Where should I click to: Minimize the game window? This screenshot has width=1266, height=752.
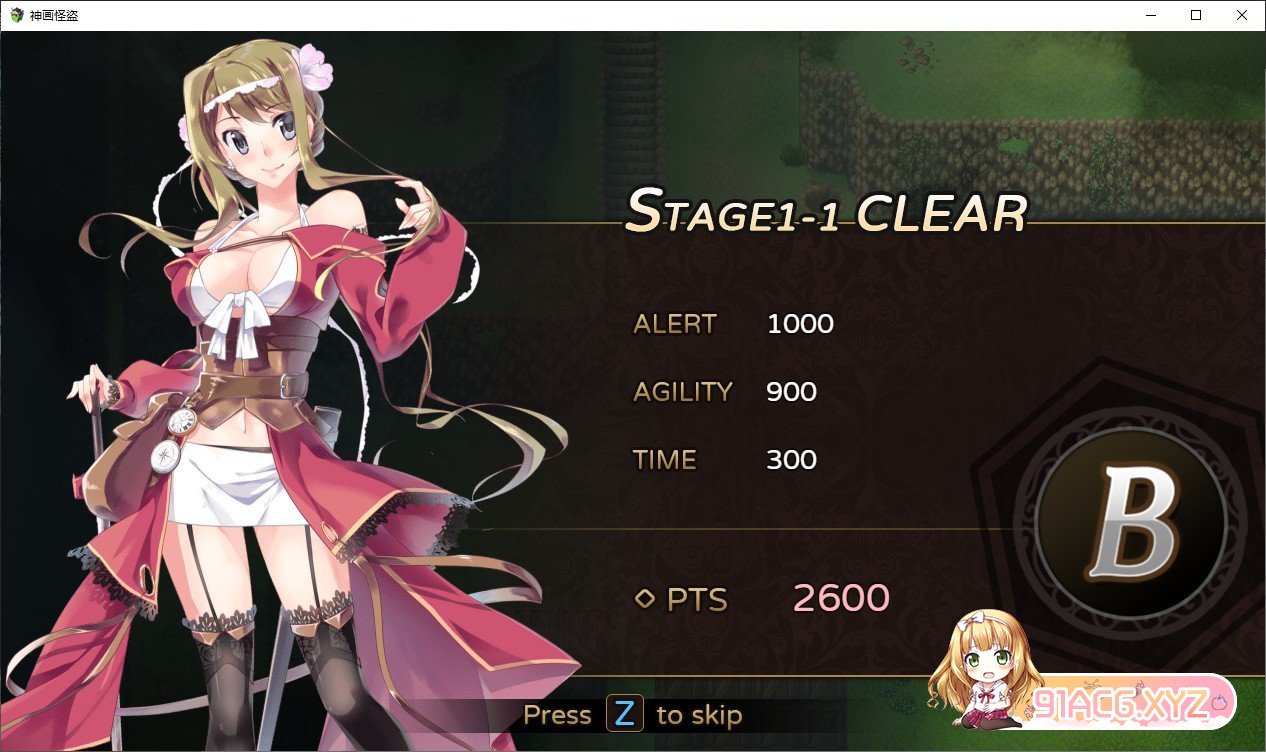tap(1150, 15)
